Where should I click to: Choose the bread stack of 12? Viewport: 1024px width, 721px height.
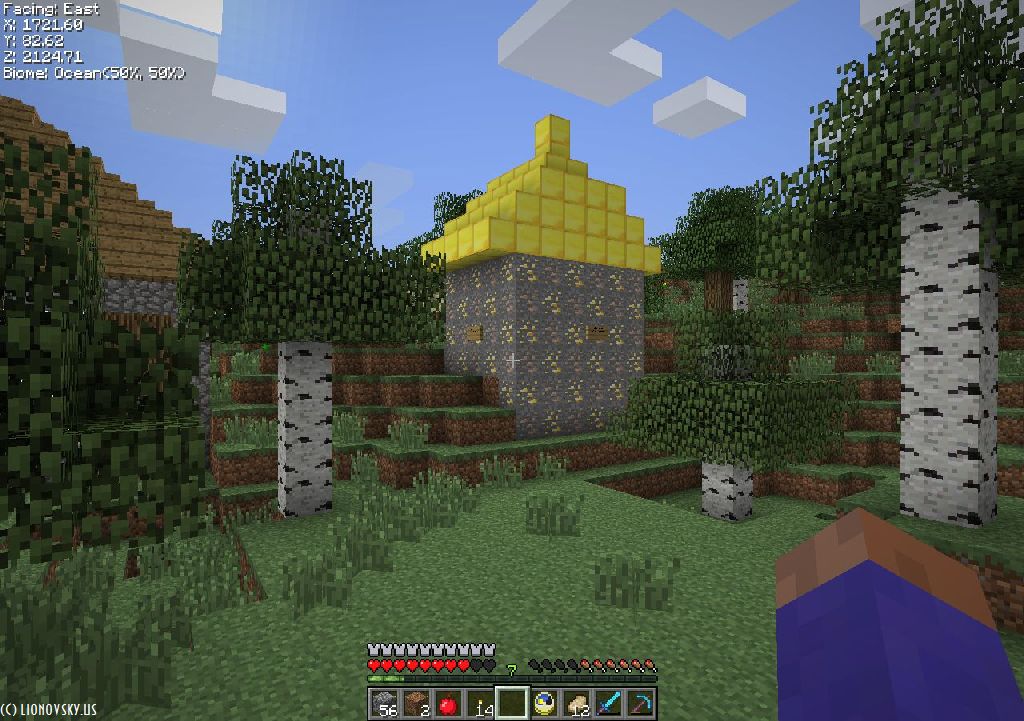(576, 703)
